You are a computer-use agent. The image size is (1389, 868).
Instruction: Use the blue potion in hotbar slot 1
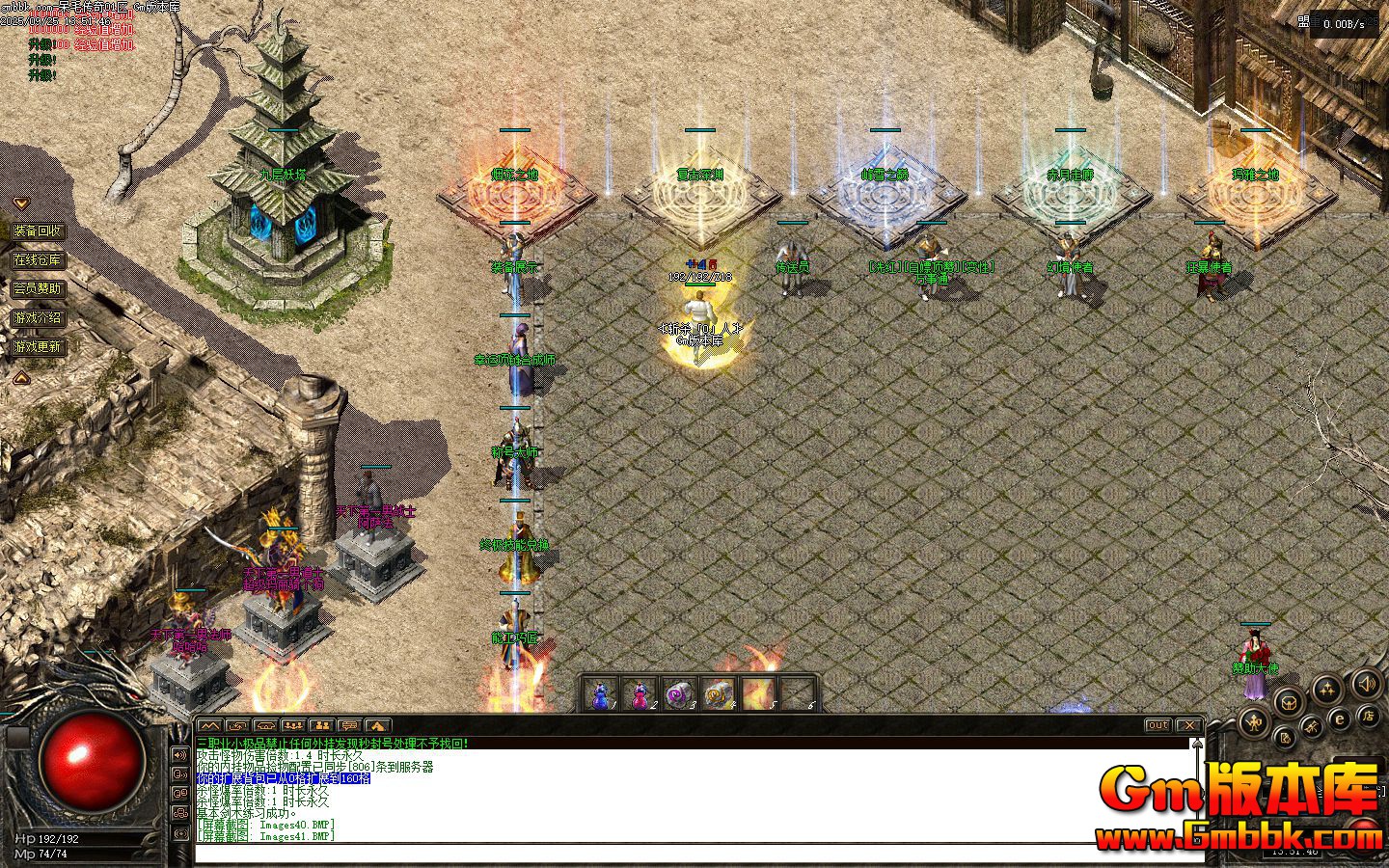(x=600, y=693)
